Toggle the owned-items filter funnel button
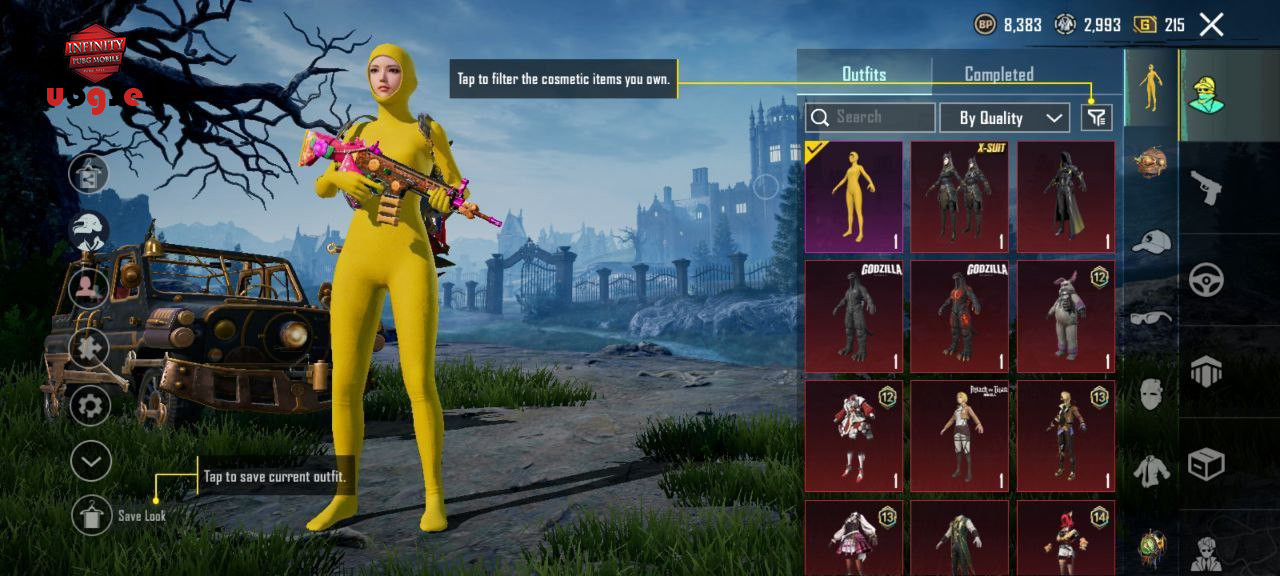Image resolution: width=1280 pixels, height=576 pixels. (x=1097, y=118)
